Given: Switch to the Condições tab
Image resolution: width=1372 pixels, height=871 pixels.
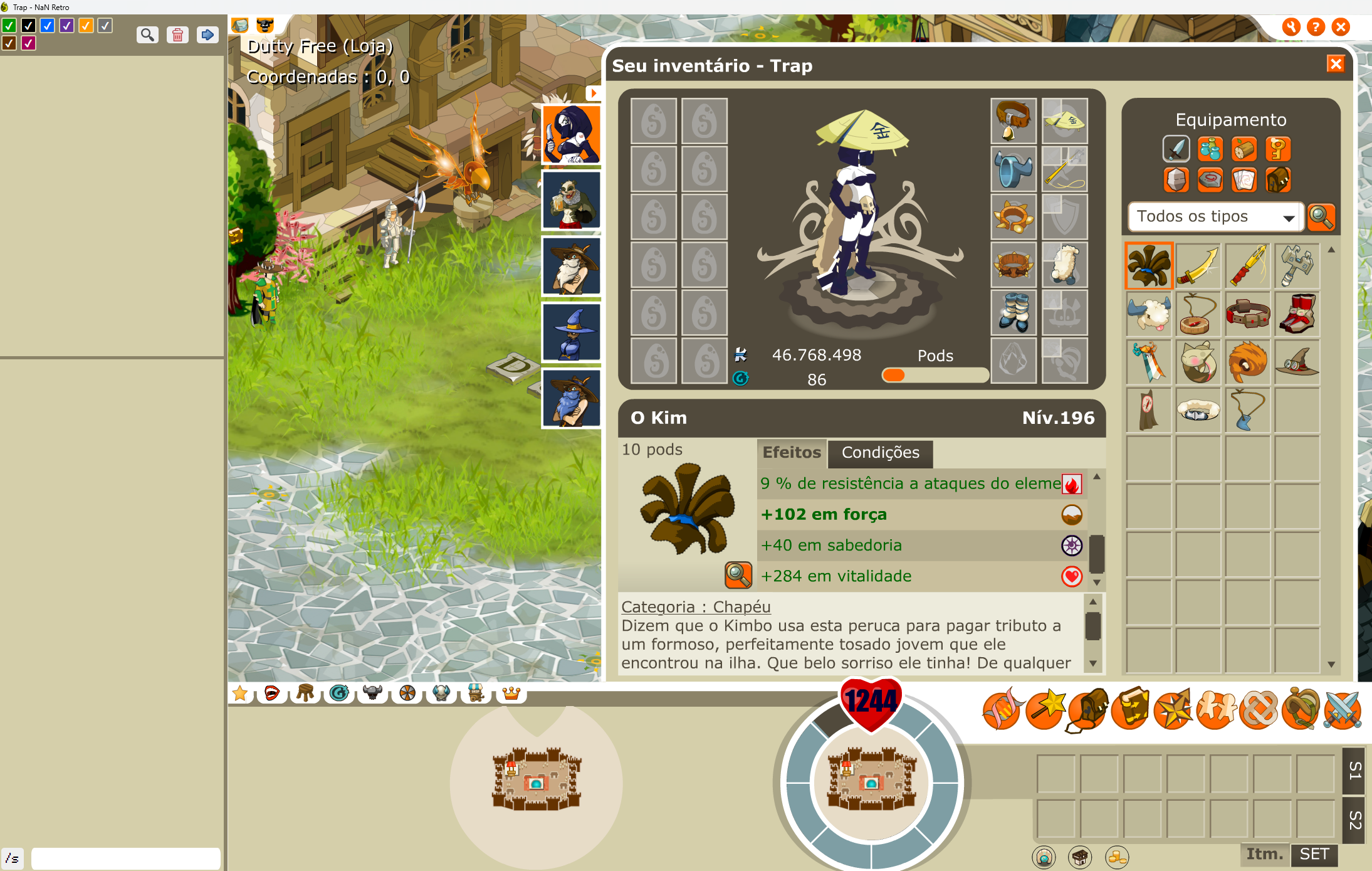Looking at the screenshot, I should (x=880, y=453).
